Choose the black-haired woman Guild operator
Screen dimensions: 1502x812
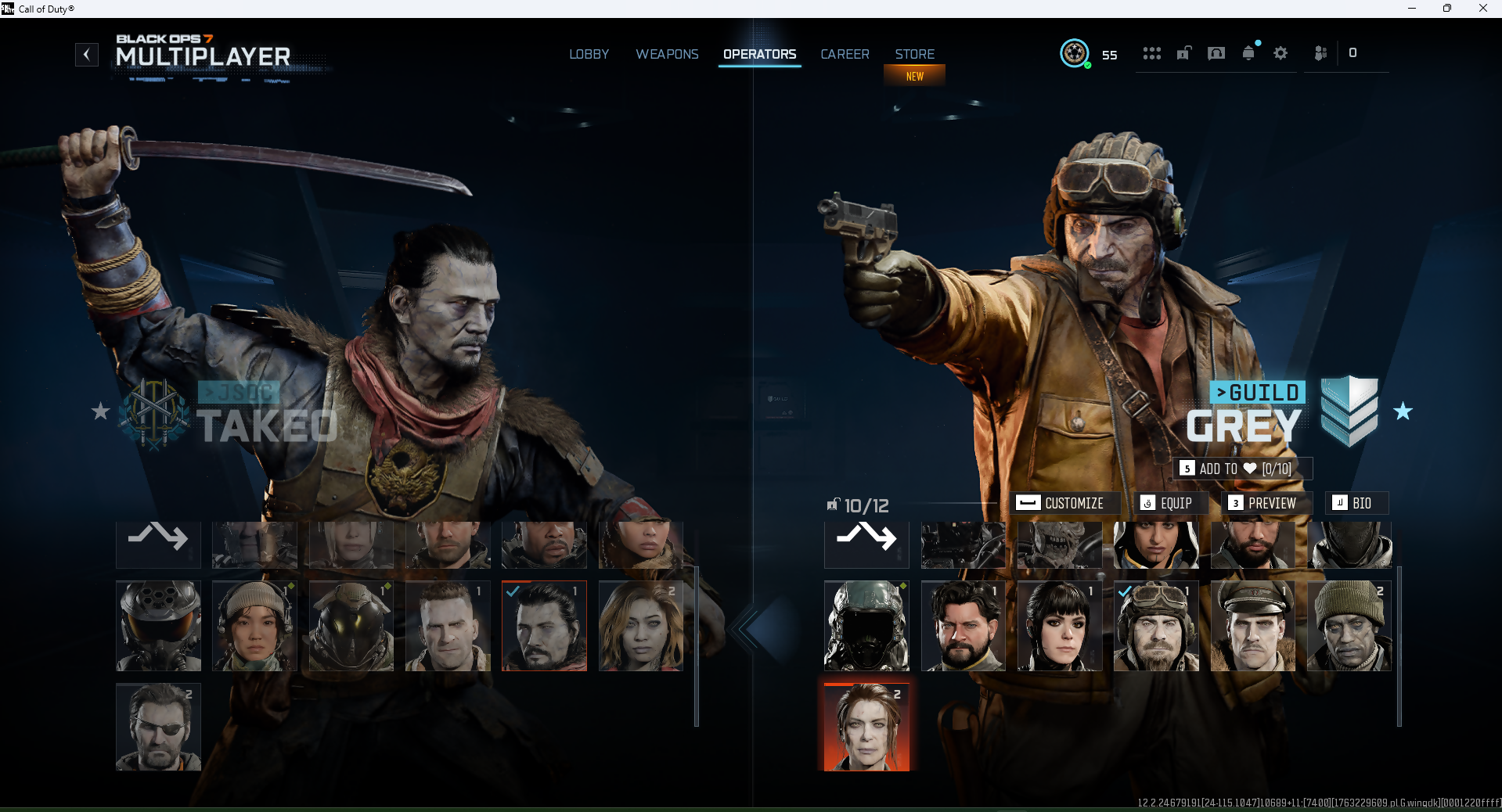(1060, 626)
